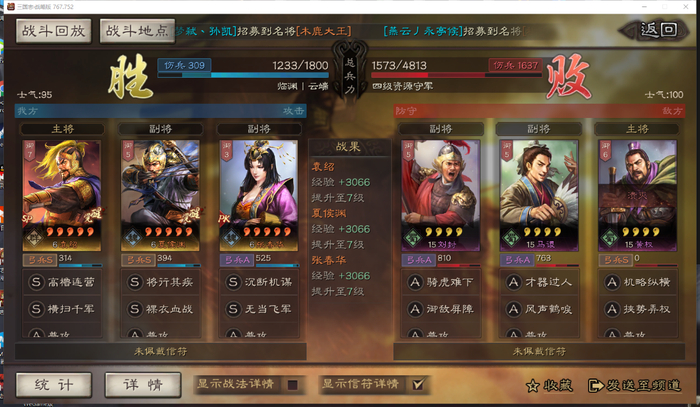Image resolution: width=700 pixels, height=407 pixels.
Task: Open the 统计 statistics view
Action: pos(51,384)
